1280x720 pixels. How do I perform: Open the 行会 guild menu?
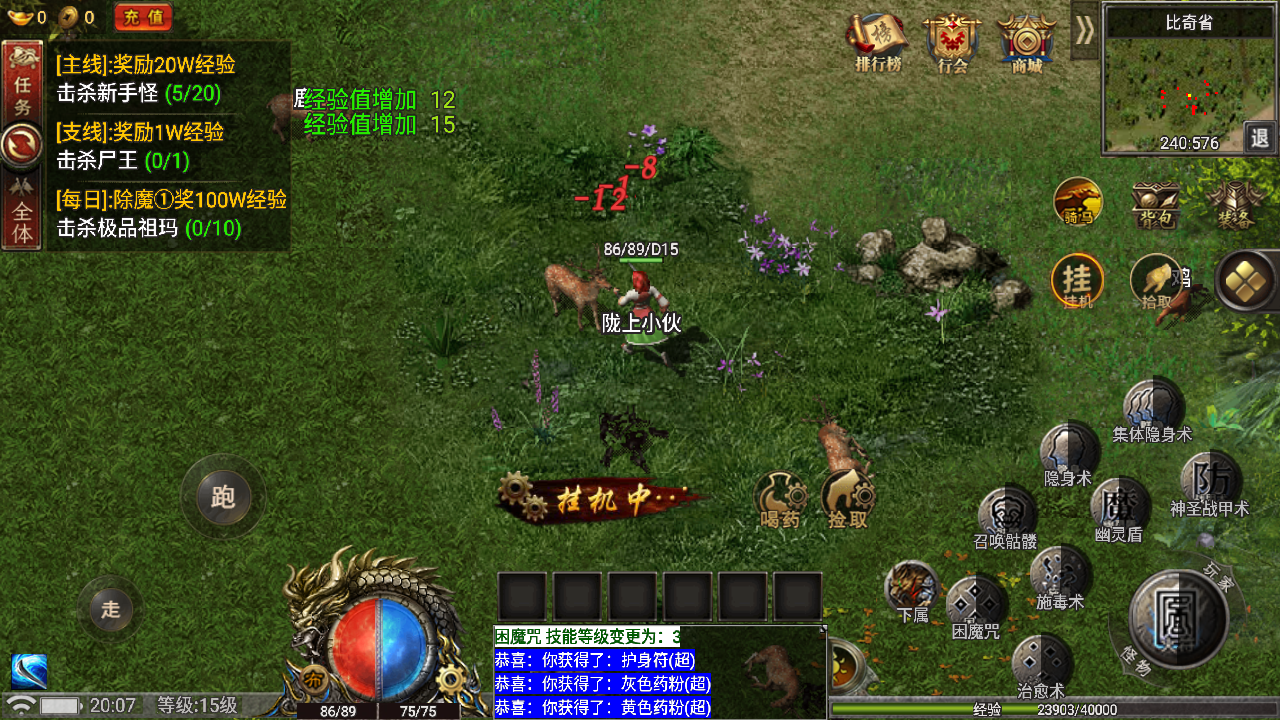point(952,40)
